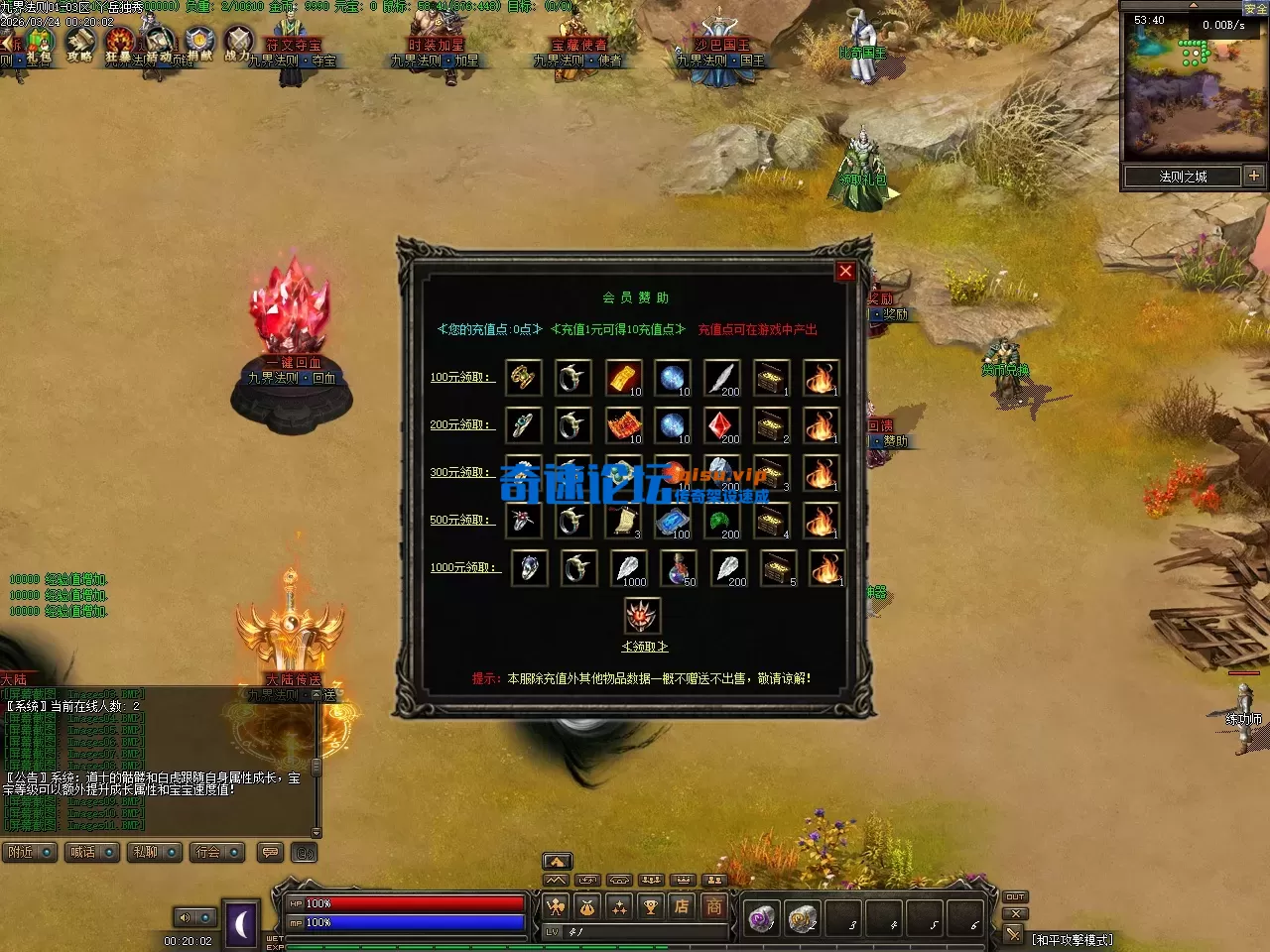Select the potion flask in the 1000元 row
This screenshot has width=1270, height=952.
(x=678, y=568)
